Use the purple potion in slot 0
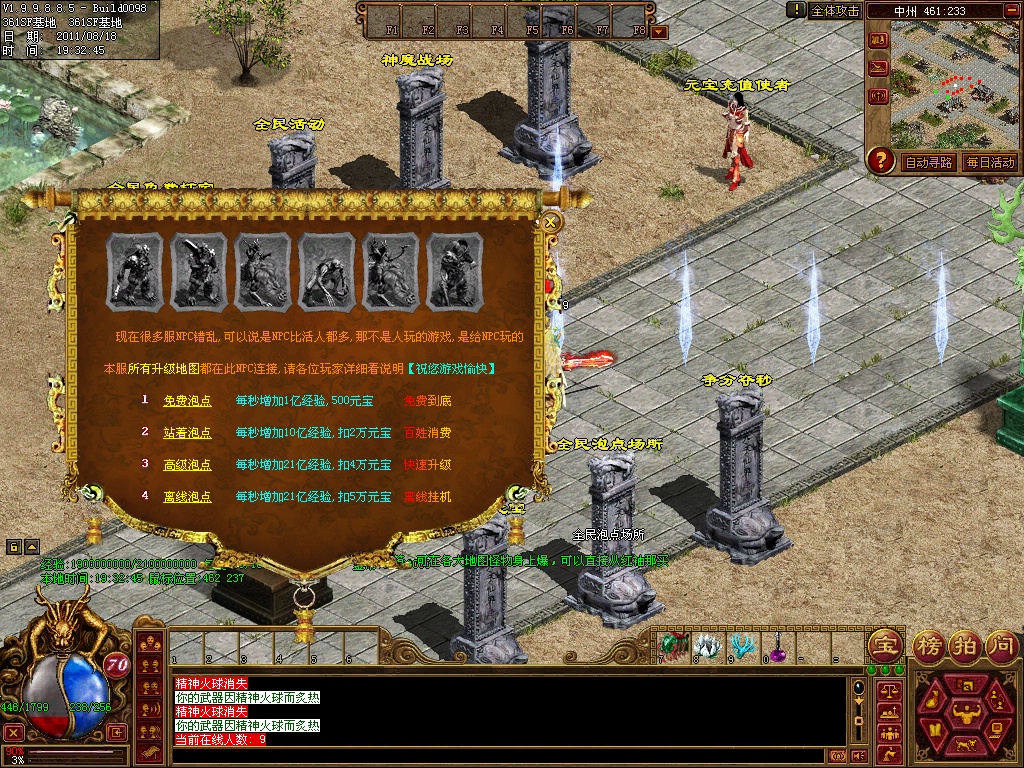This screenshot has height=768, width=1024. coord(775,647)
